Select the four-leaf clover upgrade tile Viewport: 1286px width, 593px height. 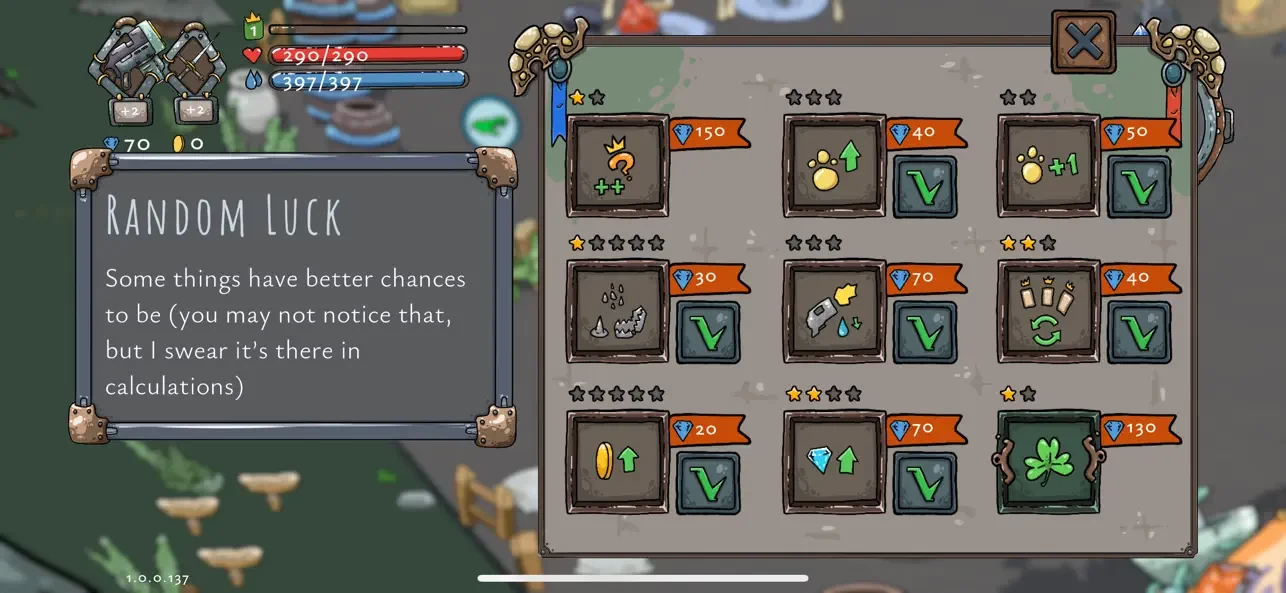[1048, 461]
